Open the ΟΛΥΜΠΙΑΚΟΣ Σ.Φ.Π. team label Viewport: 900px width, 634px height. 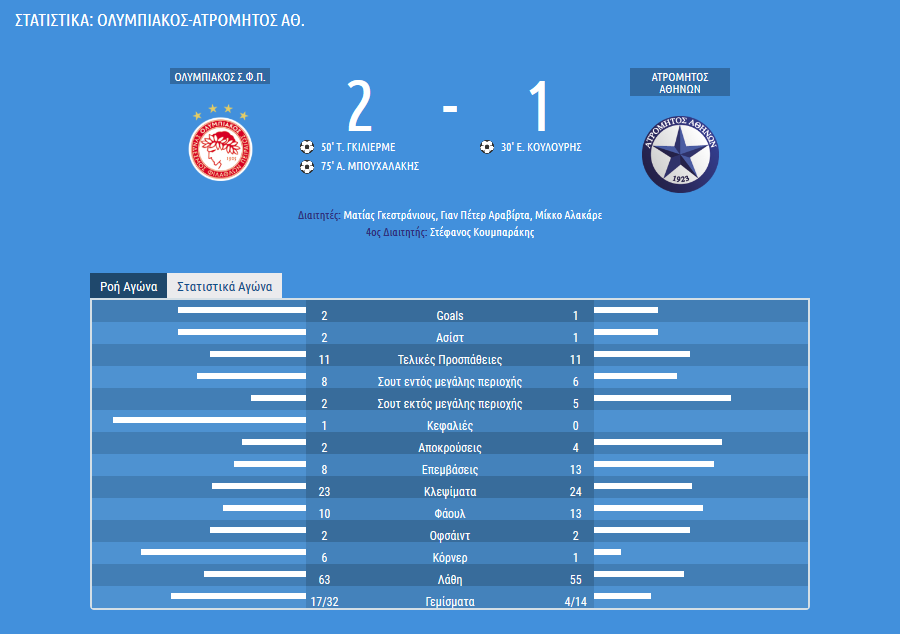220,77
